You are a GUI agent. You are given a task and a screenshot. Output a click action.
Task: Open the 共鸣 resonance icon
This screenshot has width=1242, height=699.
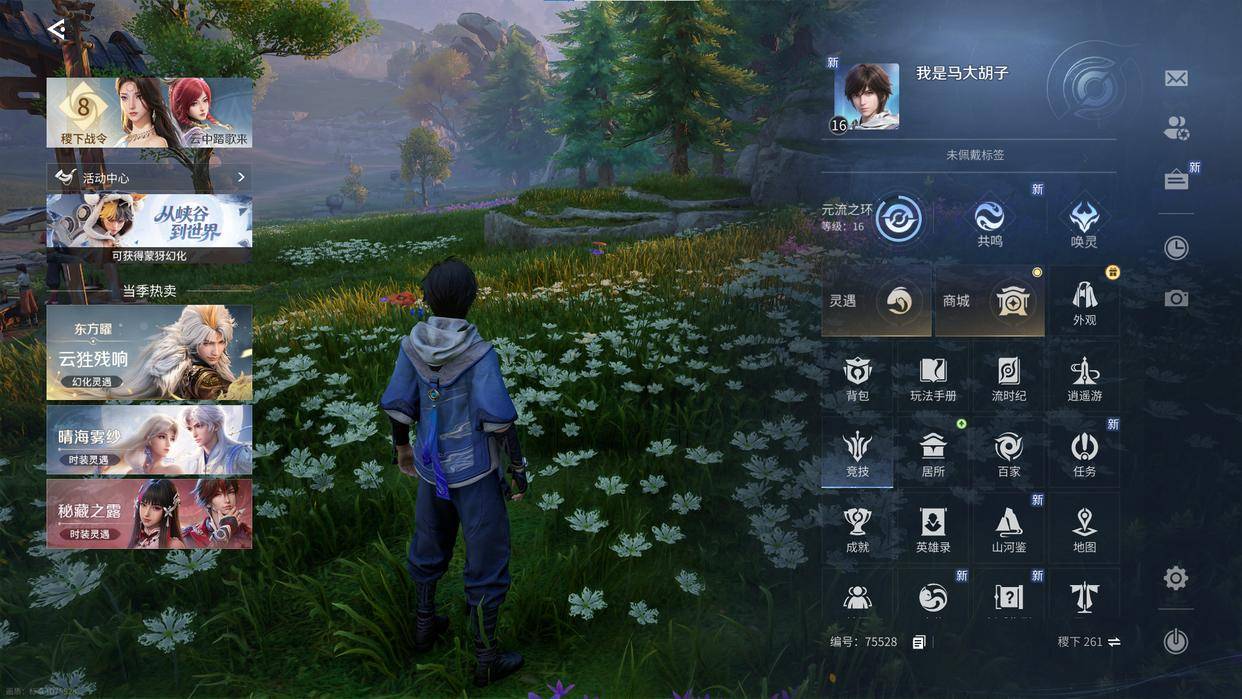(x=989, y=221)
